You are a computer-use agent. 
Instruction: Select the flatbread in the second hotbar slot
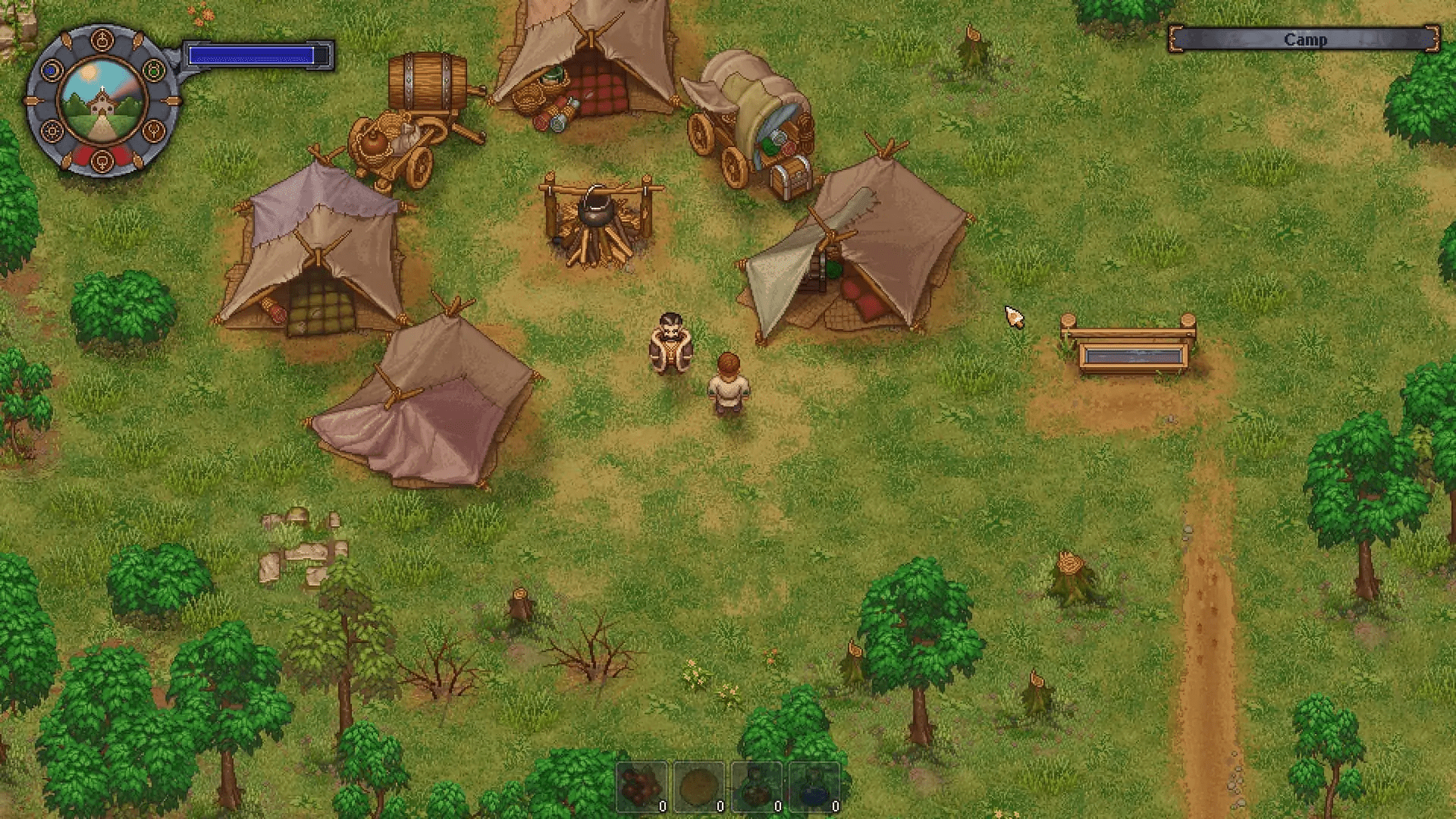point(698,786)
